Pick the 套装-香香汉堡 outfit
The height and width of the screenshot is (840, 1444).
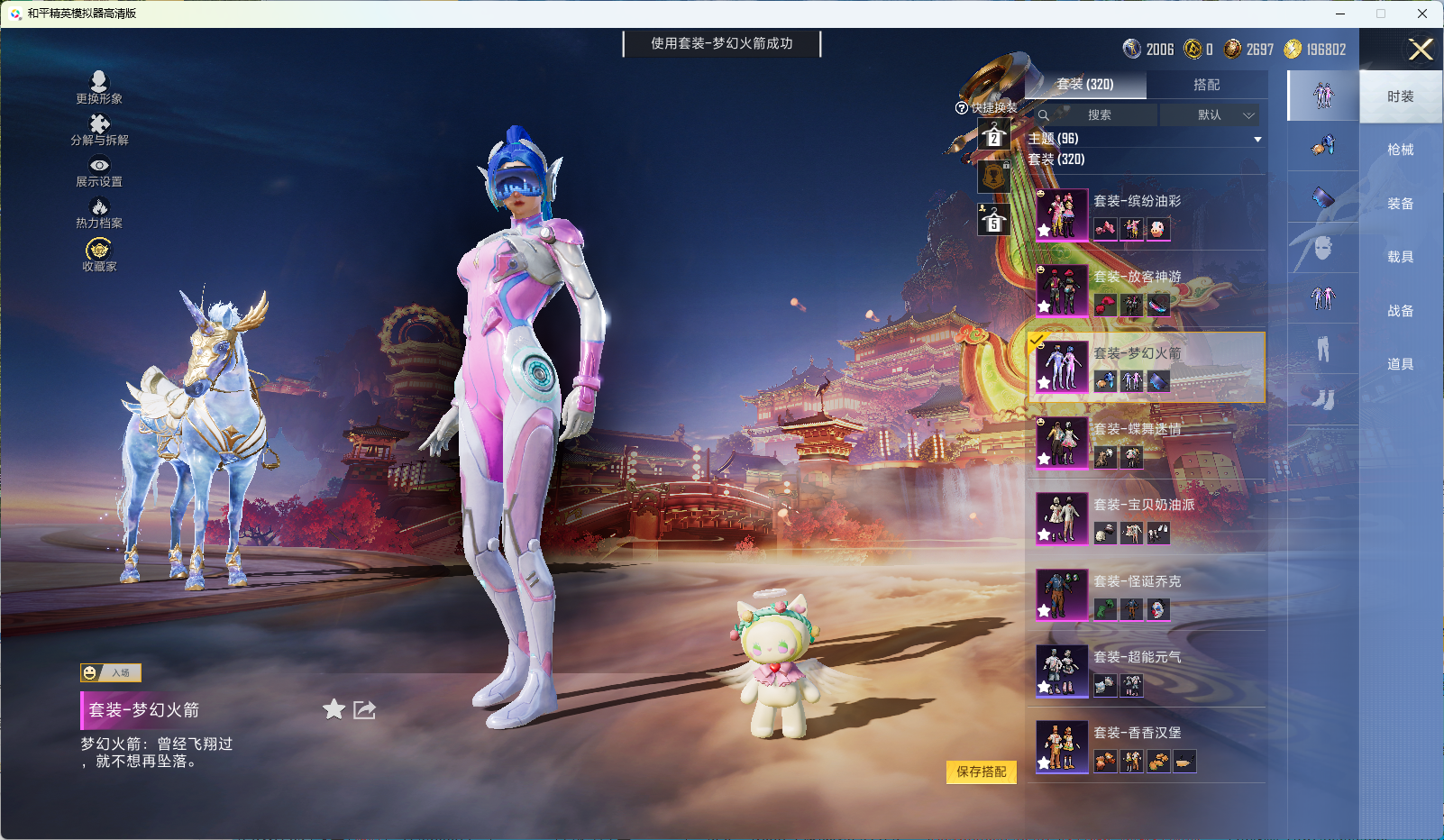[1146, 746]
